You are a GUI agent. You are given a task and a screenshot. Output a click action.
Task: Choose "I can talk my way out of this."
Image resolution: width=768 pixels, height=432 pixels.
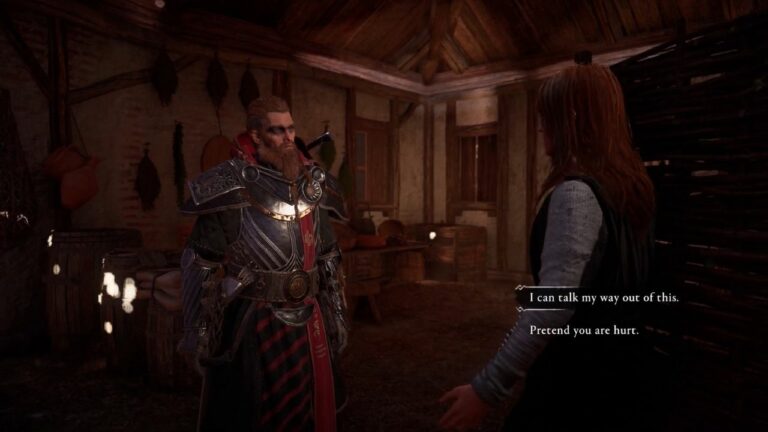tap(588, 297)
